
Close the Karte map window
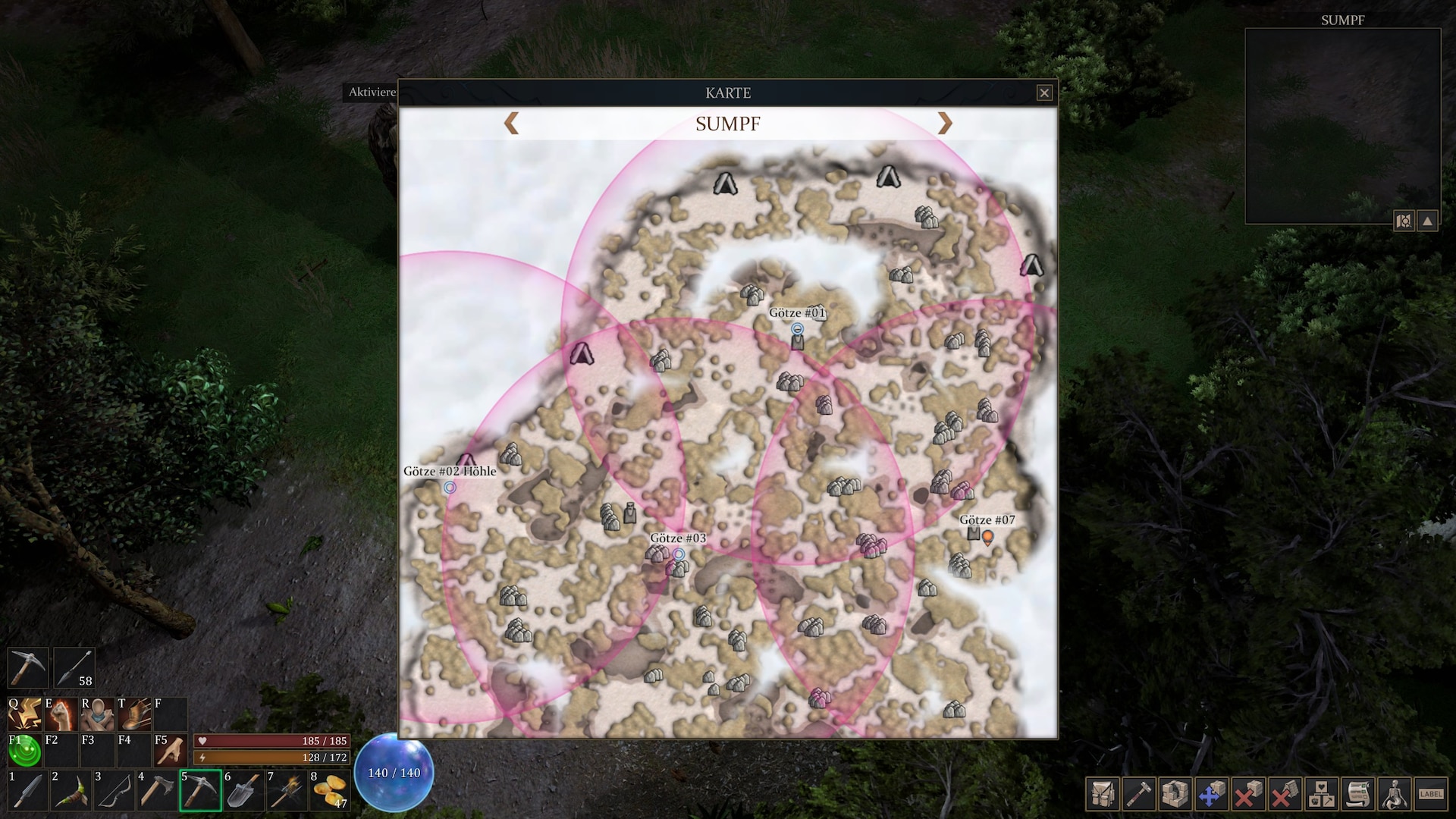pos(1044,93)
